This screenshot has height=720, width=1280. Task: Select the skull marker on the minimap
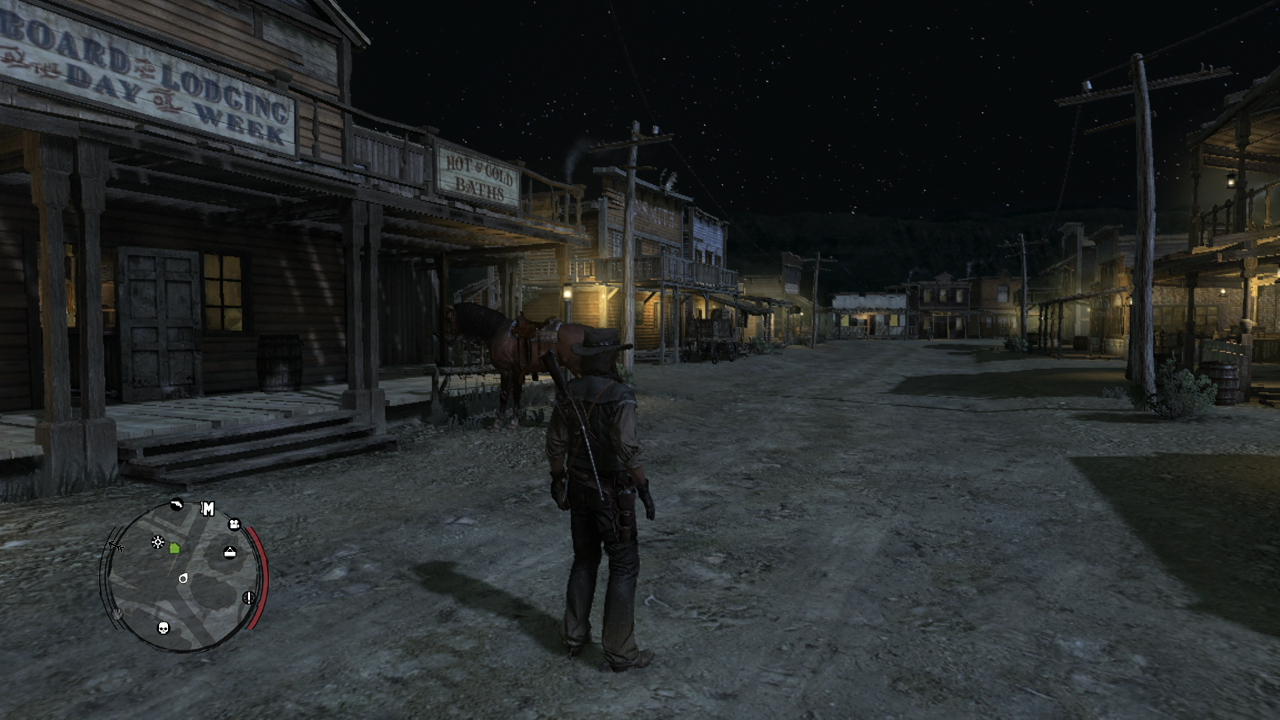point(164,628)
